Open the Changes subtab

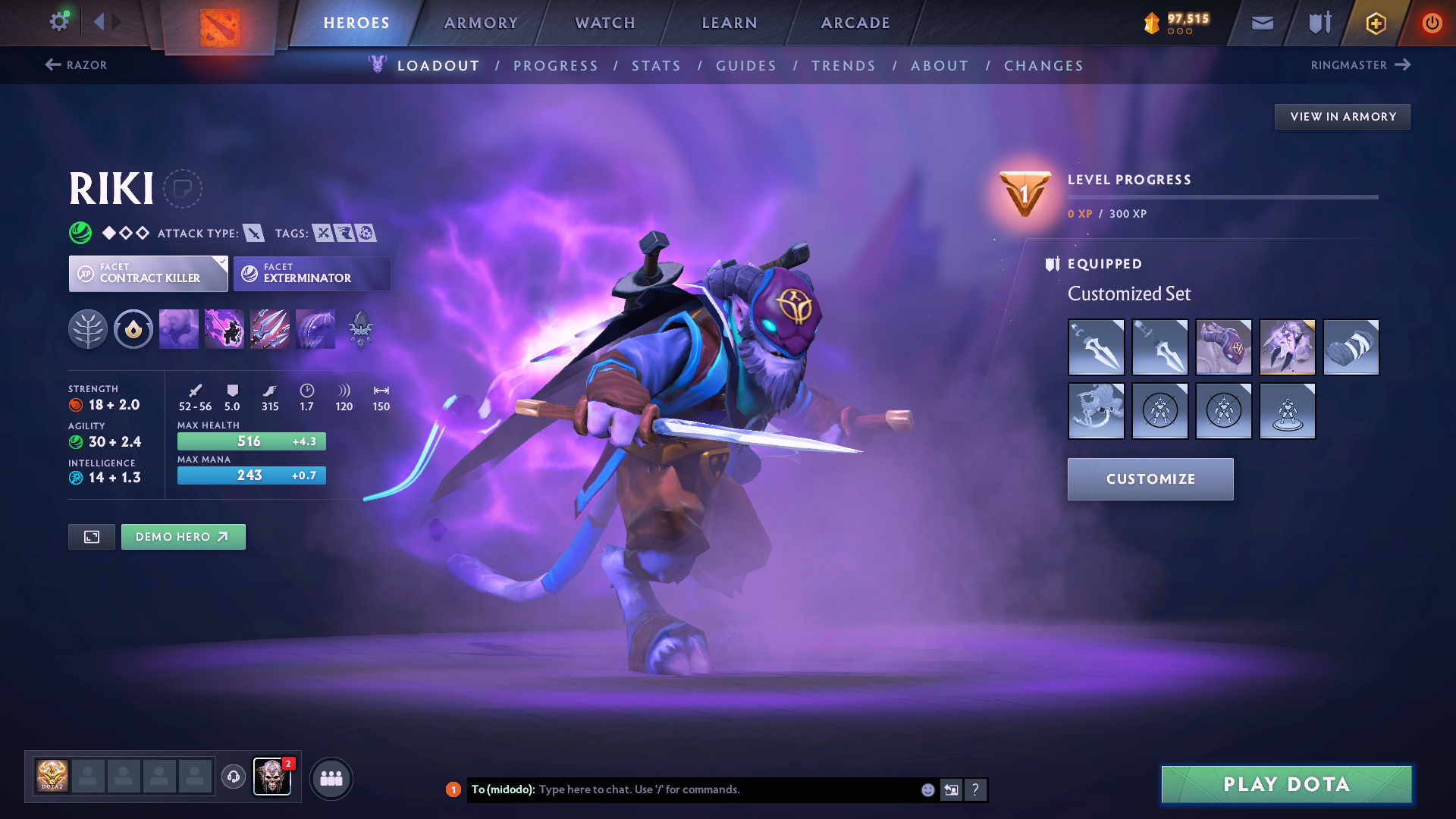pos(1043,66)
